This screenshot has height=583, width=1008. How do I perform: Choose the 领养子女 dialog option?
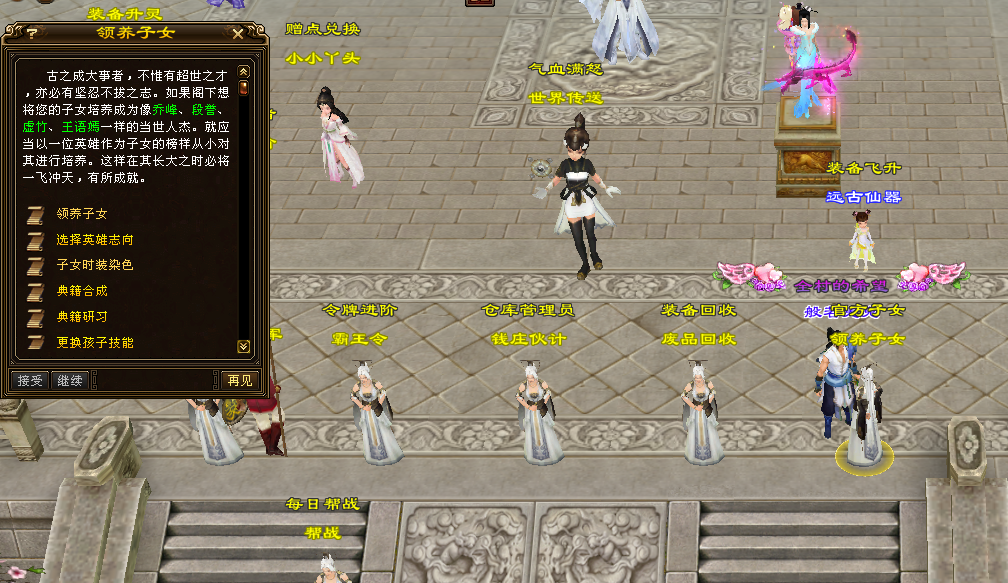pos(81,214)
